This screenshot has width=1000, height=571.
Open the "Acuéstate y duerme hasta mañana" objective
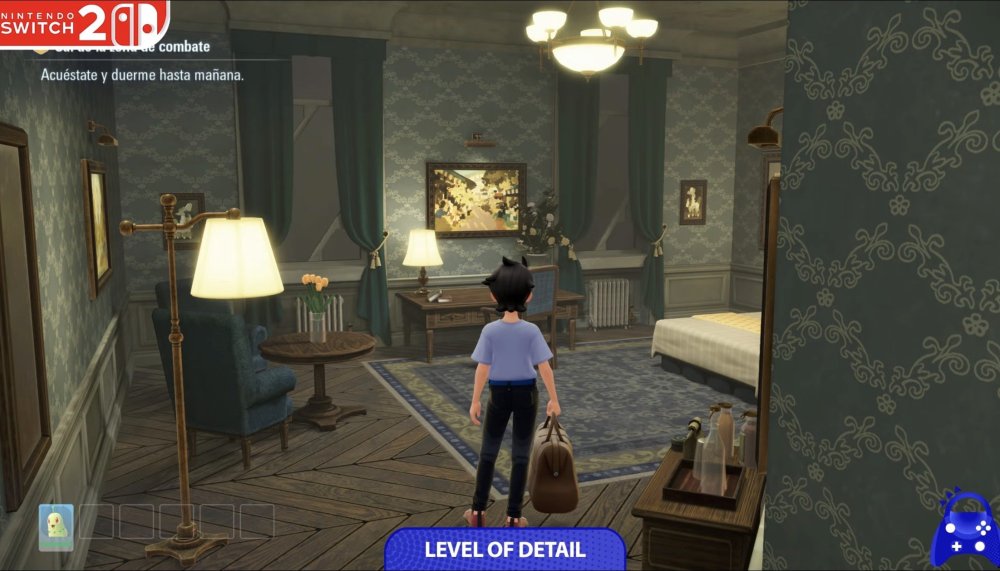[142, 75]
